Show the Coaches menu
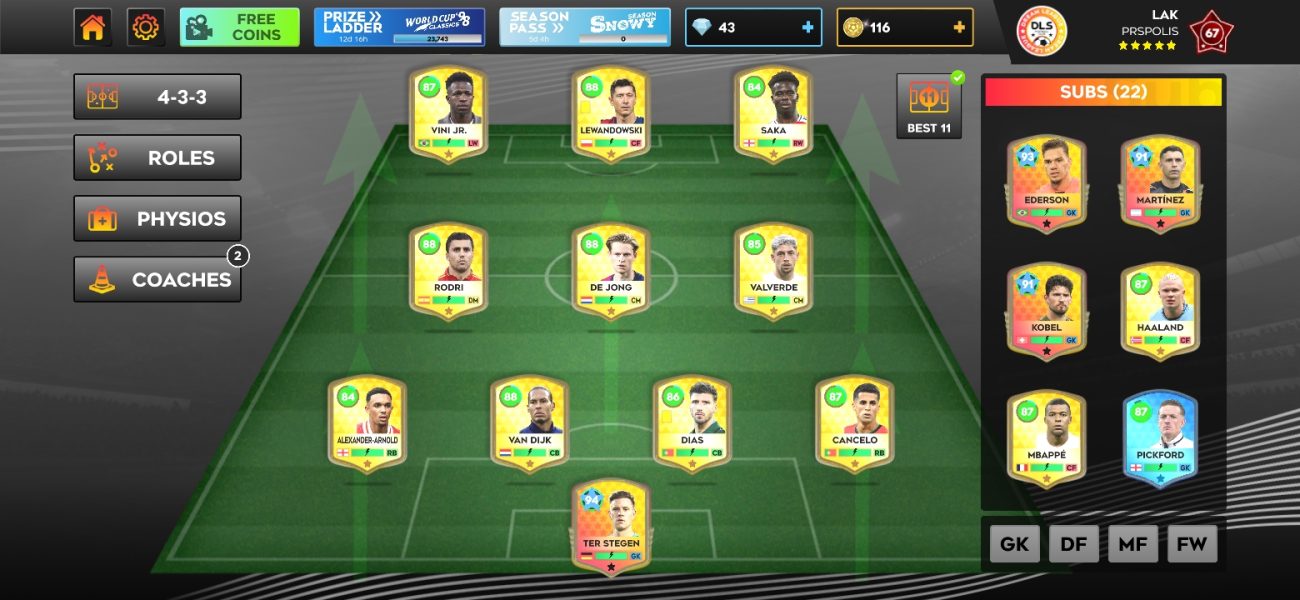Image resolution: width=1300 pixels, height=600 pixels. (157, 280)
